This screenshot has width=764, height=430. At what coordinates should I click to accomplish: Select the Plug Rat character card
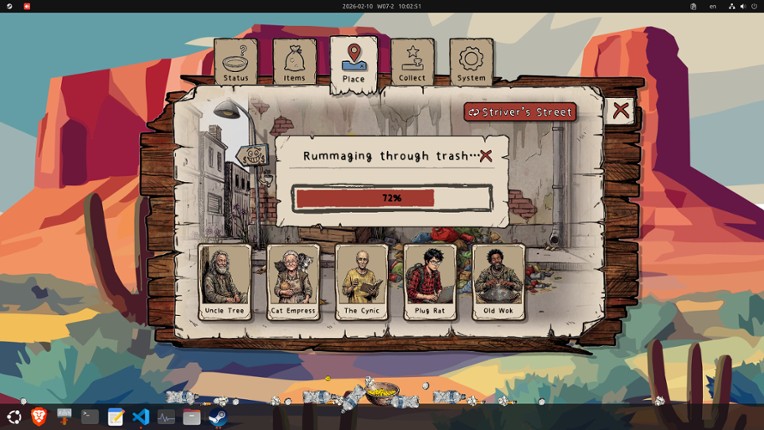click(x=429, y=281)
